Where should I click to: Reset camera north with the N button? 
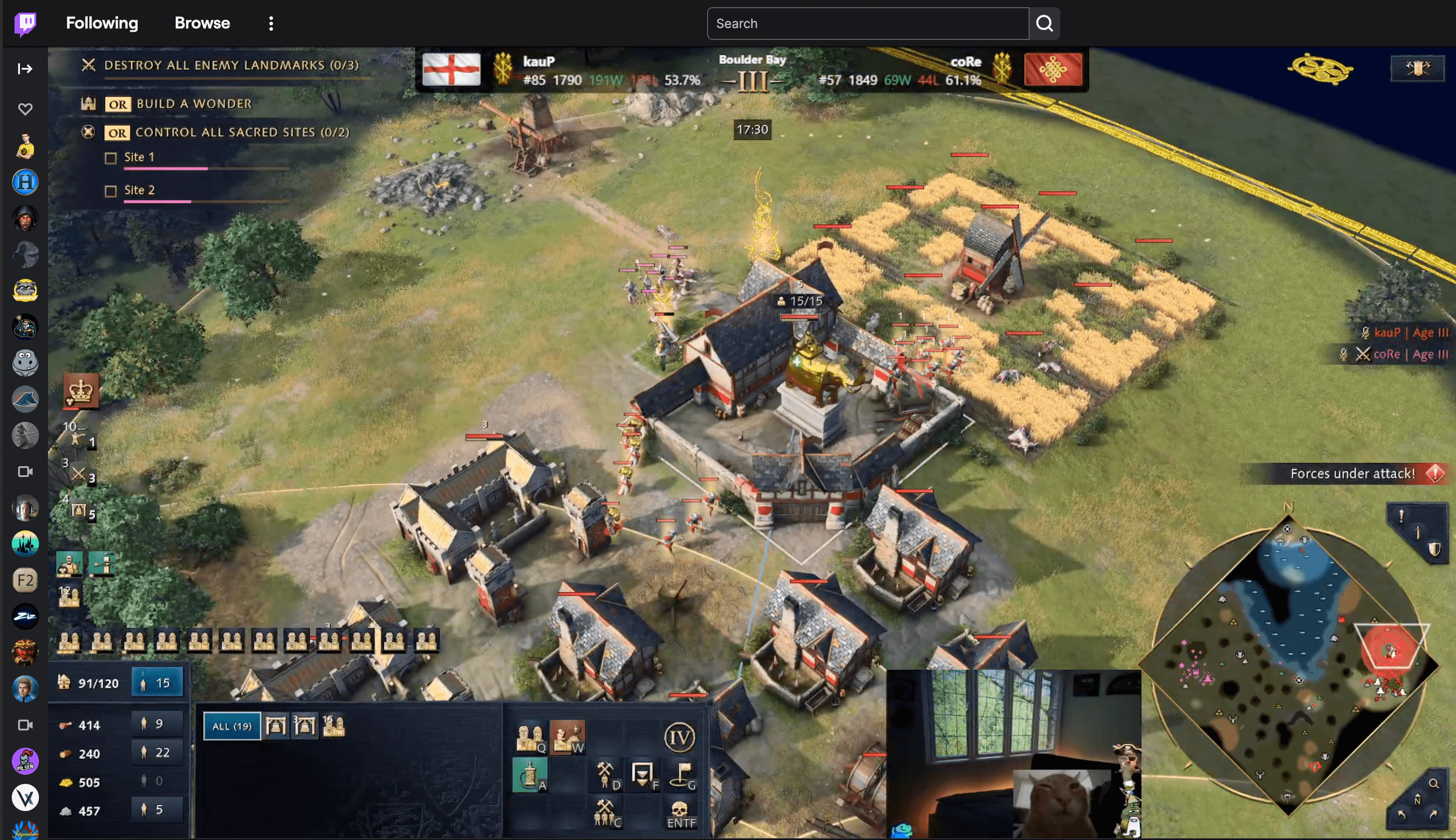[x=1417, y=800]
